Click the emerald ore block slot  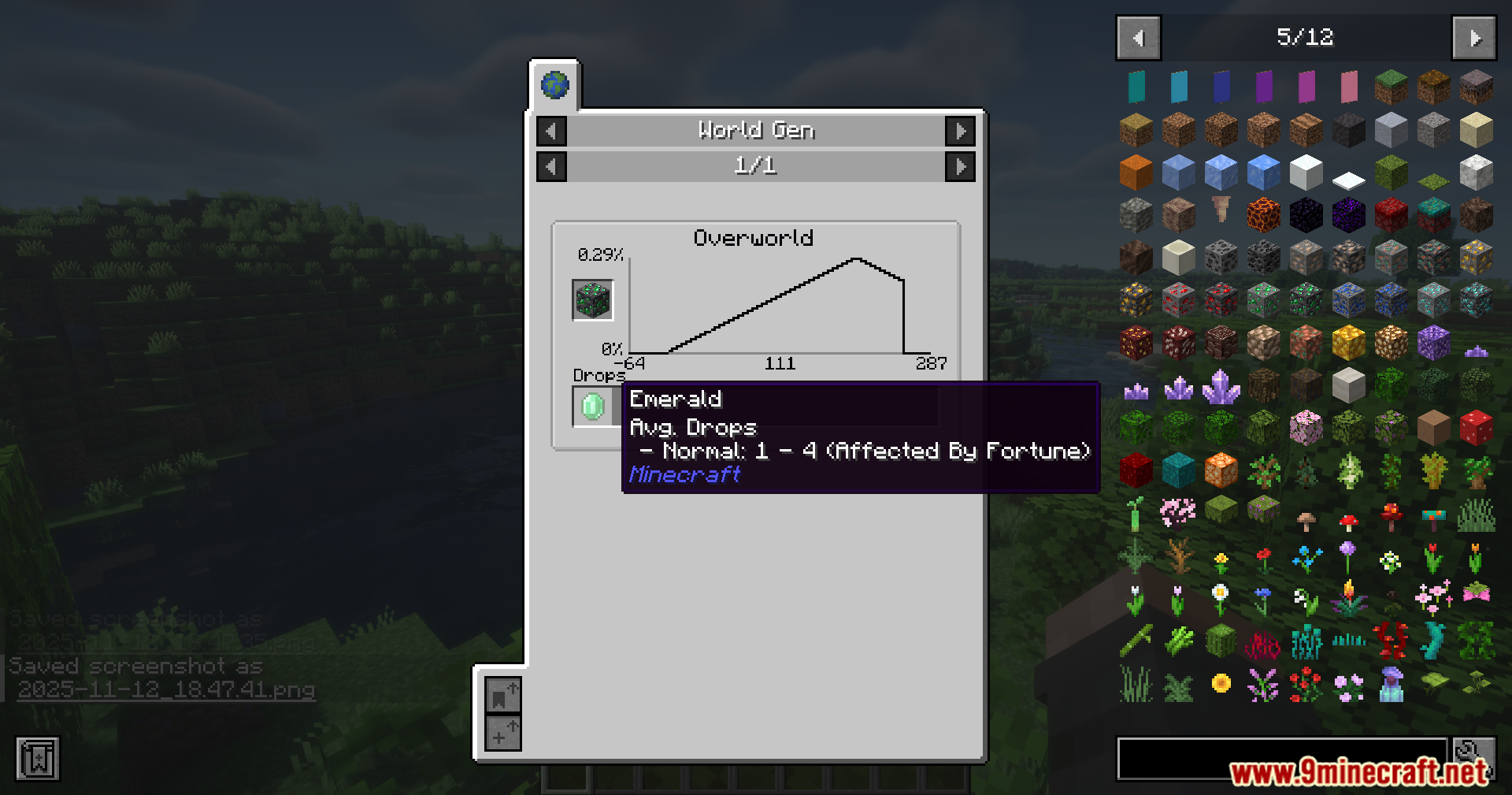[593, 300]
